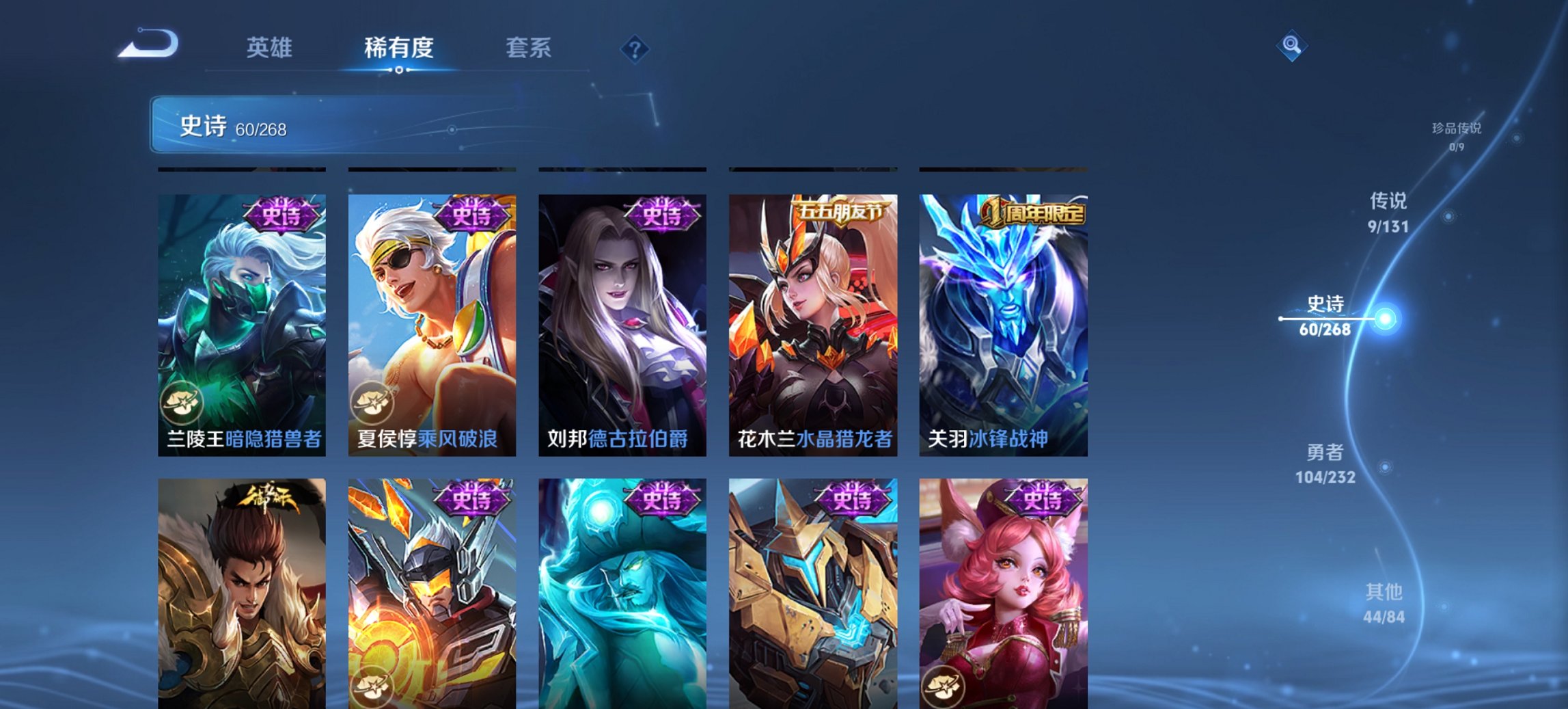Image resolution: width=1568 pixels, height=709 pixels.
Task: Switch to the 英雄 tab
Action: pyautogui.click(x=270, y=48)
